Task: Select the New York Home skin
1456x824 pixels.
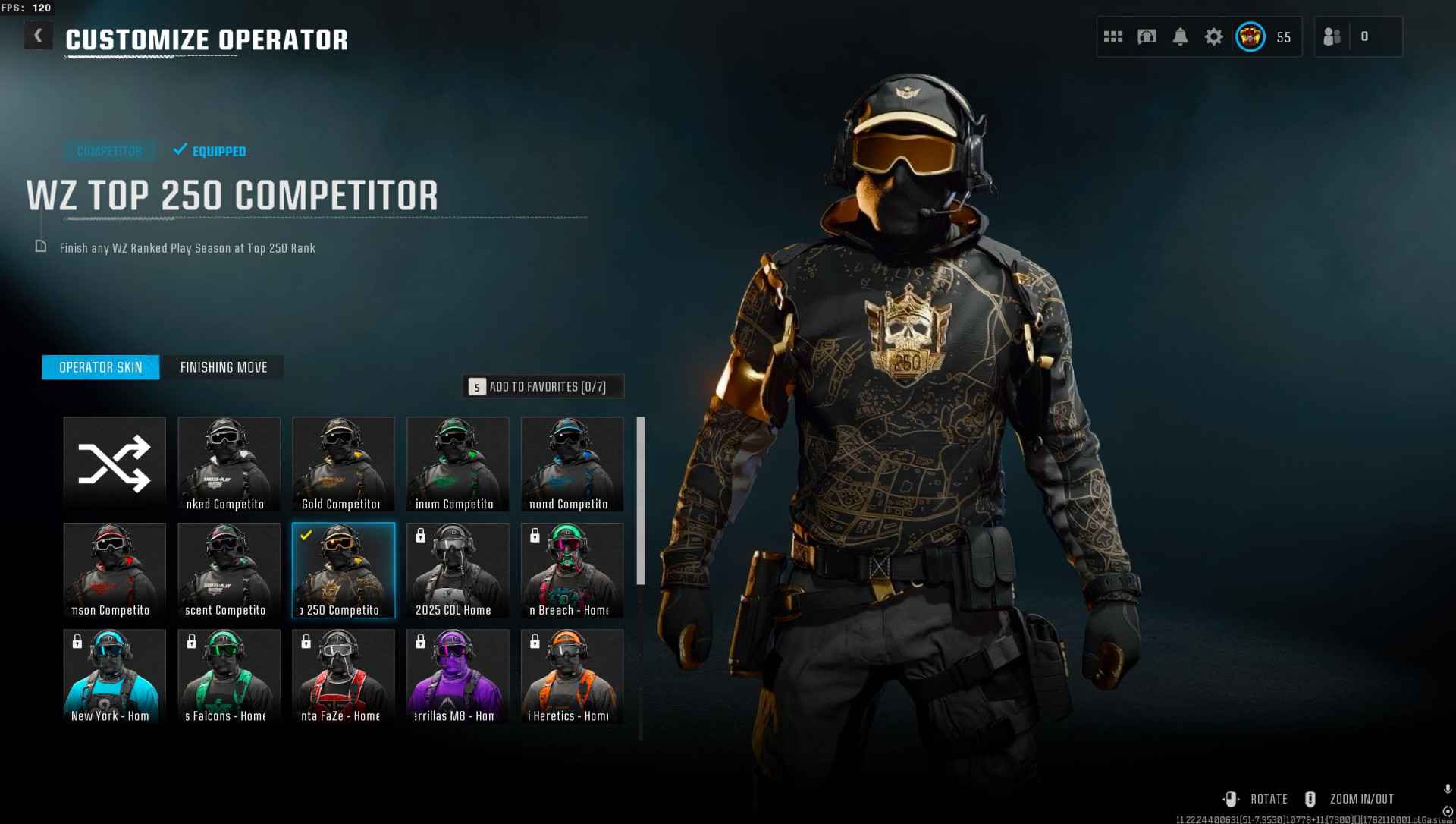Action: click(x=115, y=676)
